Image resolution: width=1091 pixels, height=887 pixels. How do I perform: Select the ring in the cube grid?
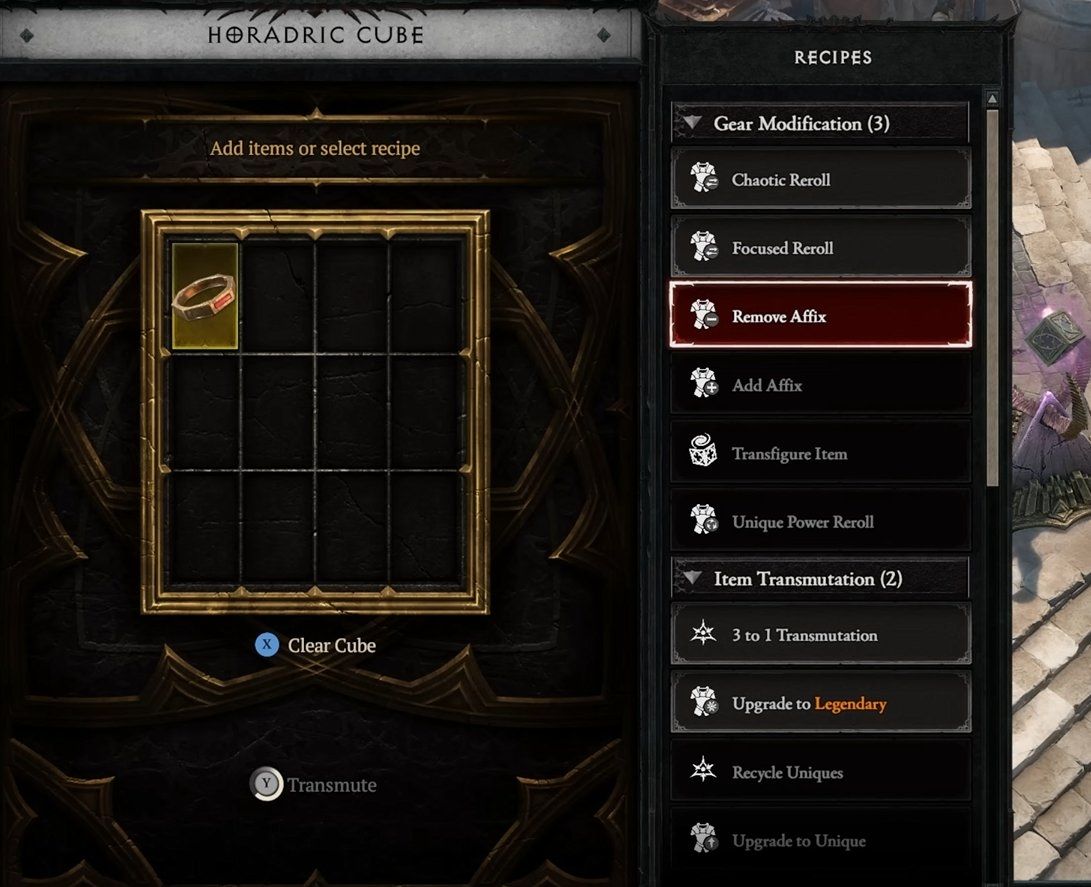pyautogui.click(x=205, y=296)
